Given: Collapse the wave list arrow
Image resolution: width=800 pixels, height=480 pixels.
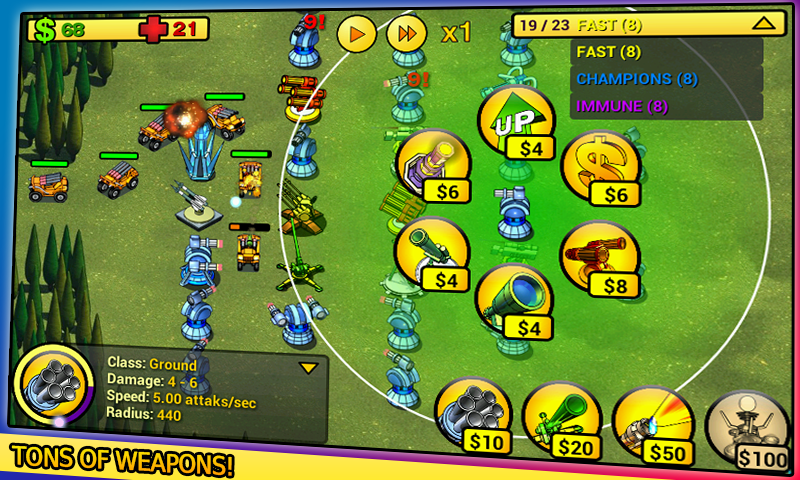Looking at the screenshot, I should 761,24.
